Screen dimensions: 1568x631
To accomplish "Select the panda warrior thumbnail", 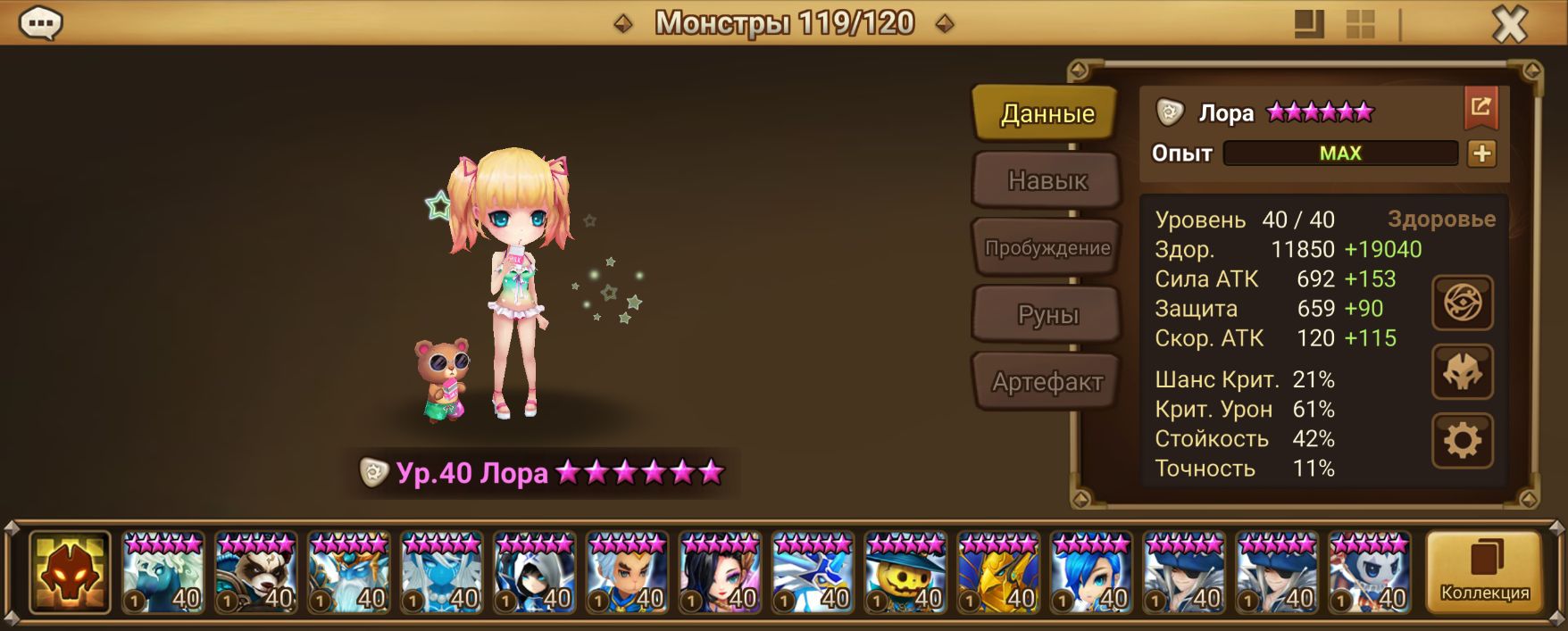I will pos(256,572).
